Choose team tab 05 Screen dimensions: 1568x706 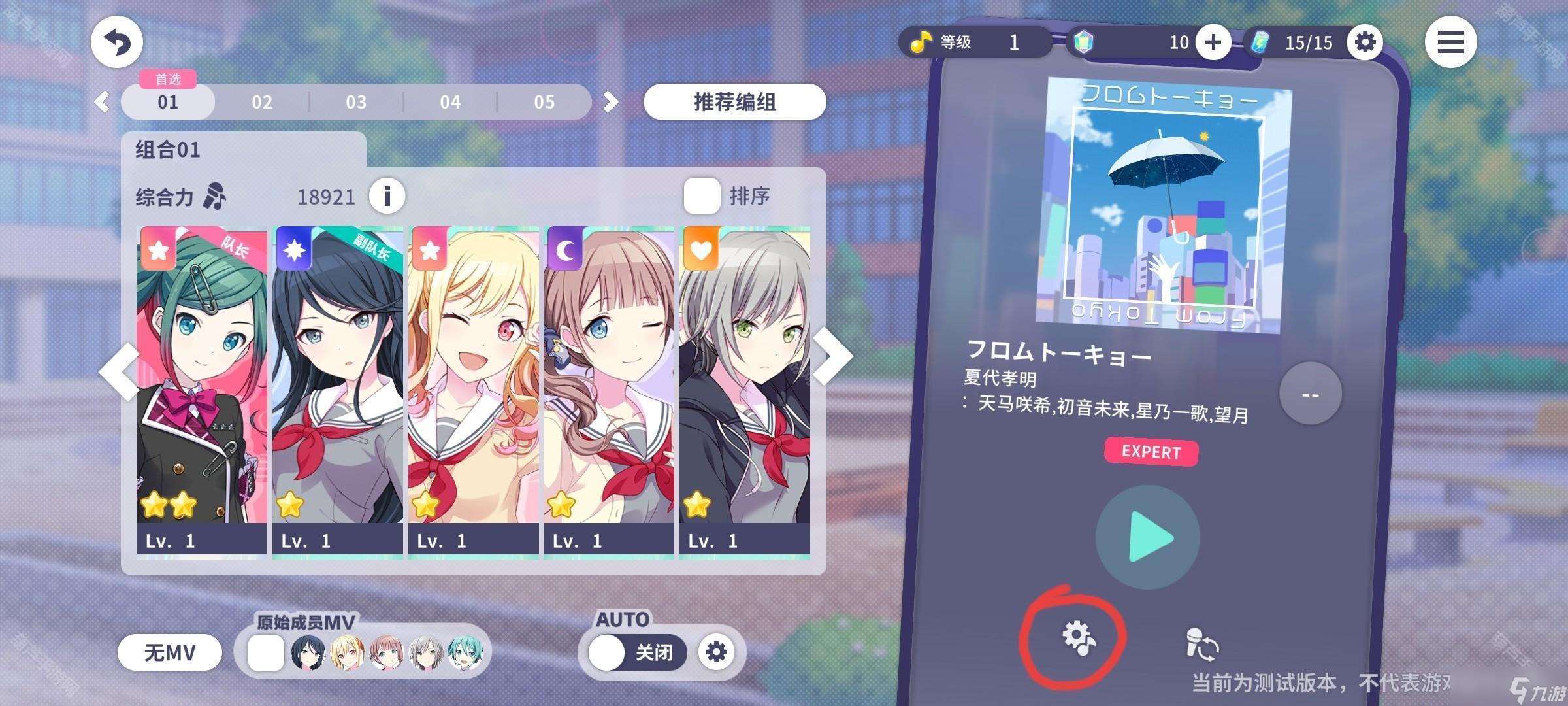point(544,102)
